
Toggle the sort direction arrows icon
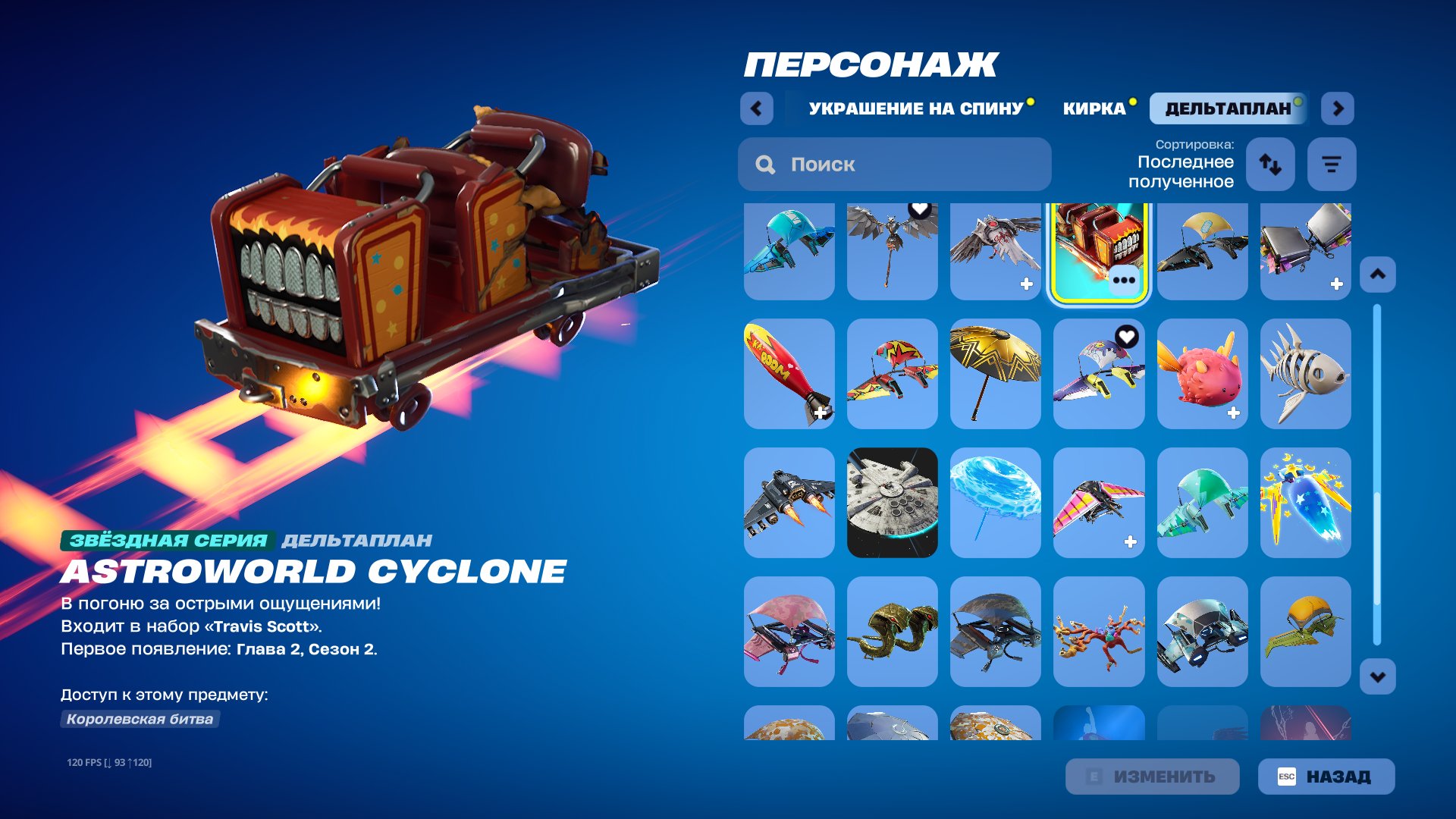[1270, 164]
